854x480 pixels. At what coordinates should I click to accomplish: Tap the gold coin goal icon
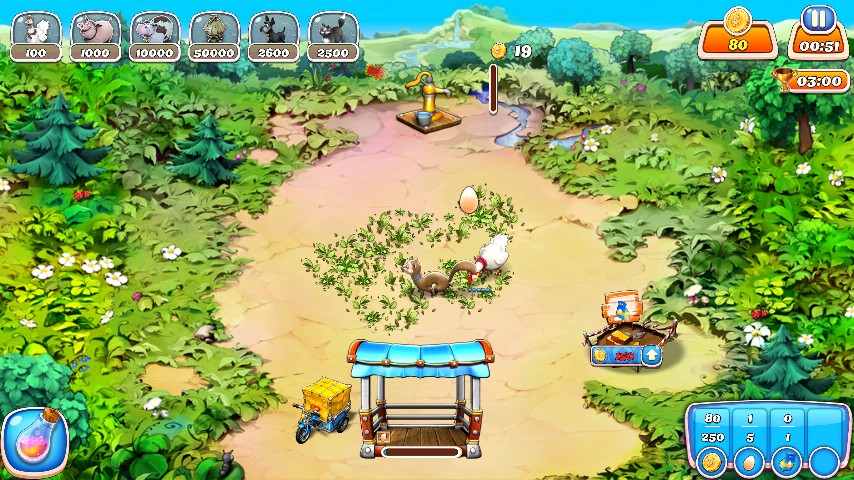pyautogui.click(x=711, y=461)
